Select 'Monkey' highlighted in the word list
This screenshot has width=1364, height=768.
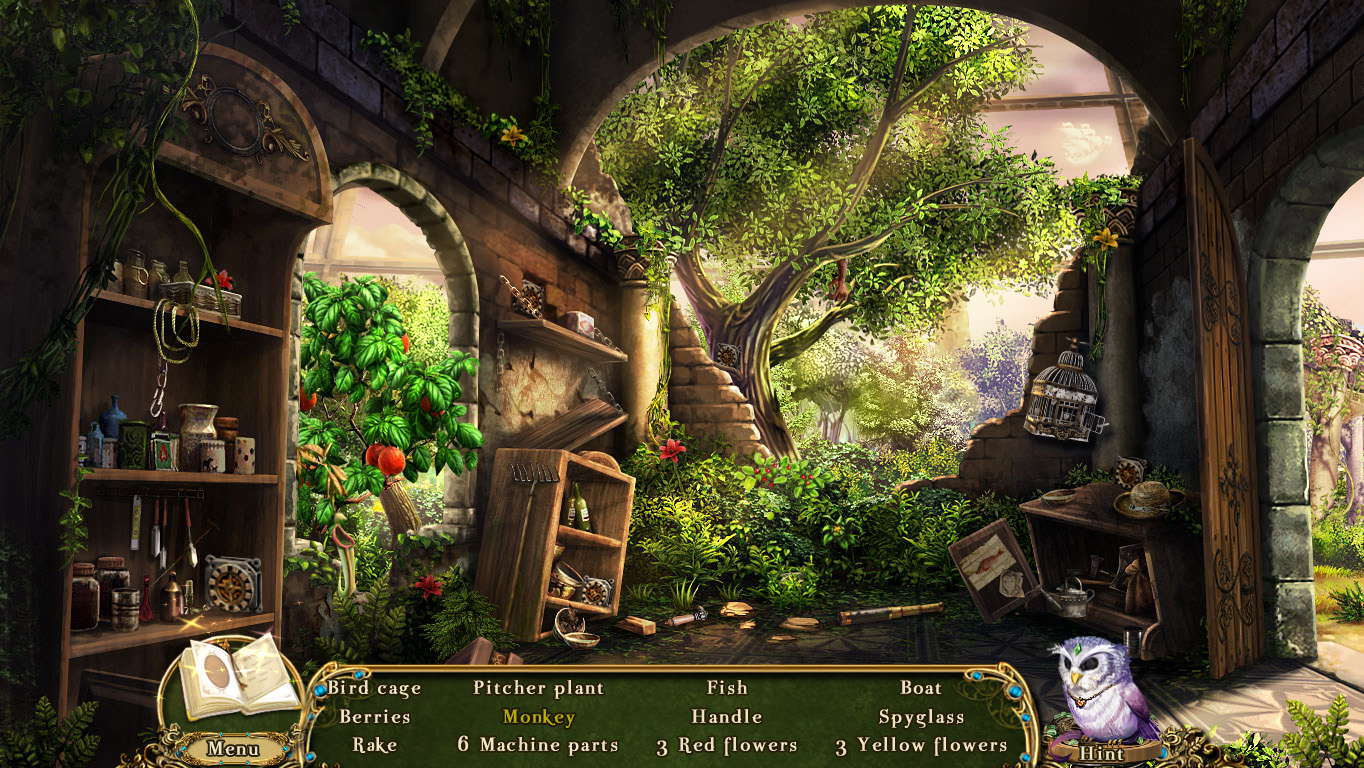coord(538,717)
